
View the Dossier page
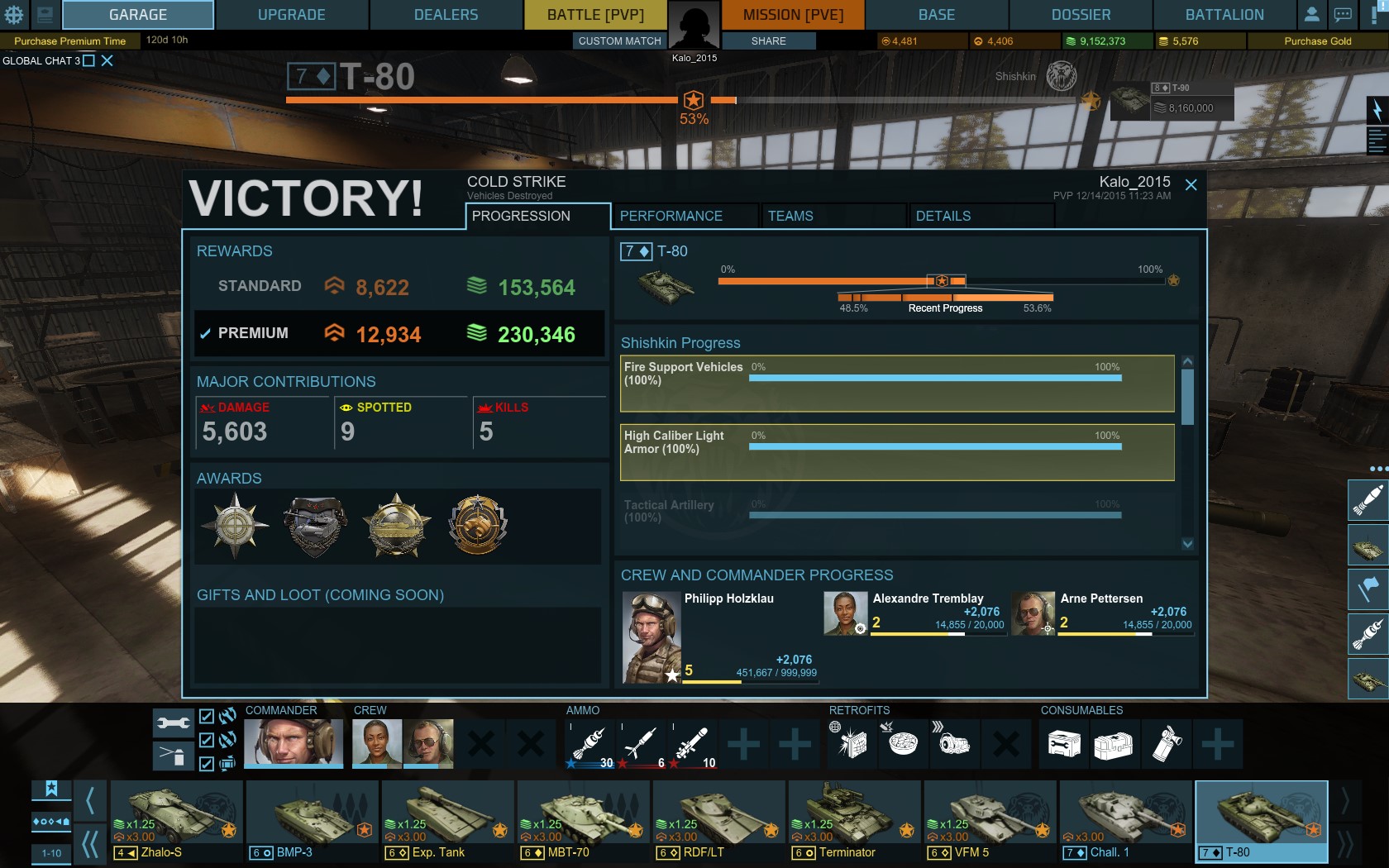1081,15
